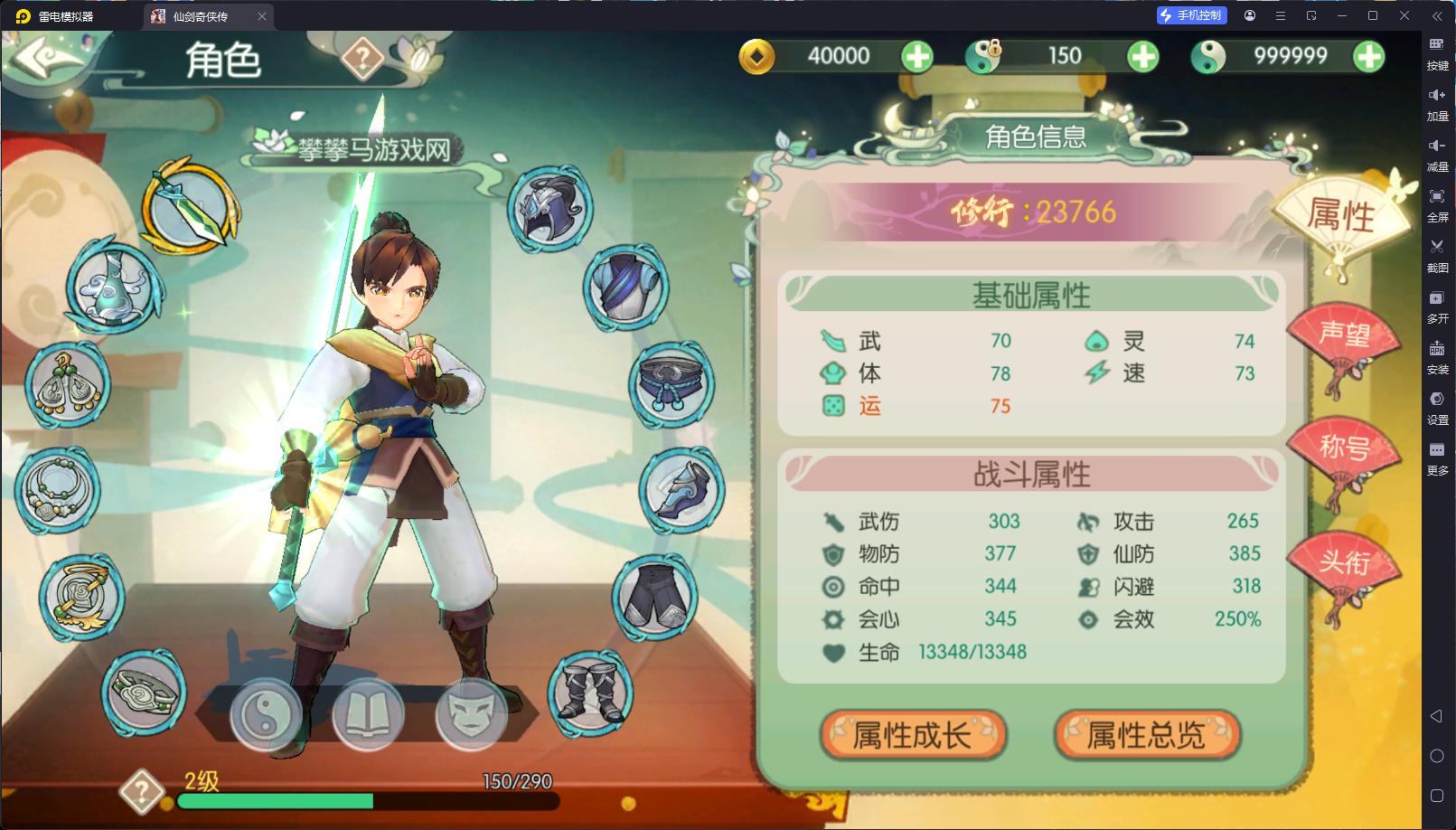Switch to the 声望 fan tab
The image size is (1456, 830).
click(x=1344, y=337)
